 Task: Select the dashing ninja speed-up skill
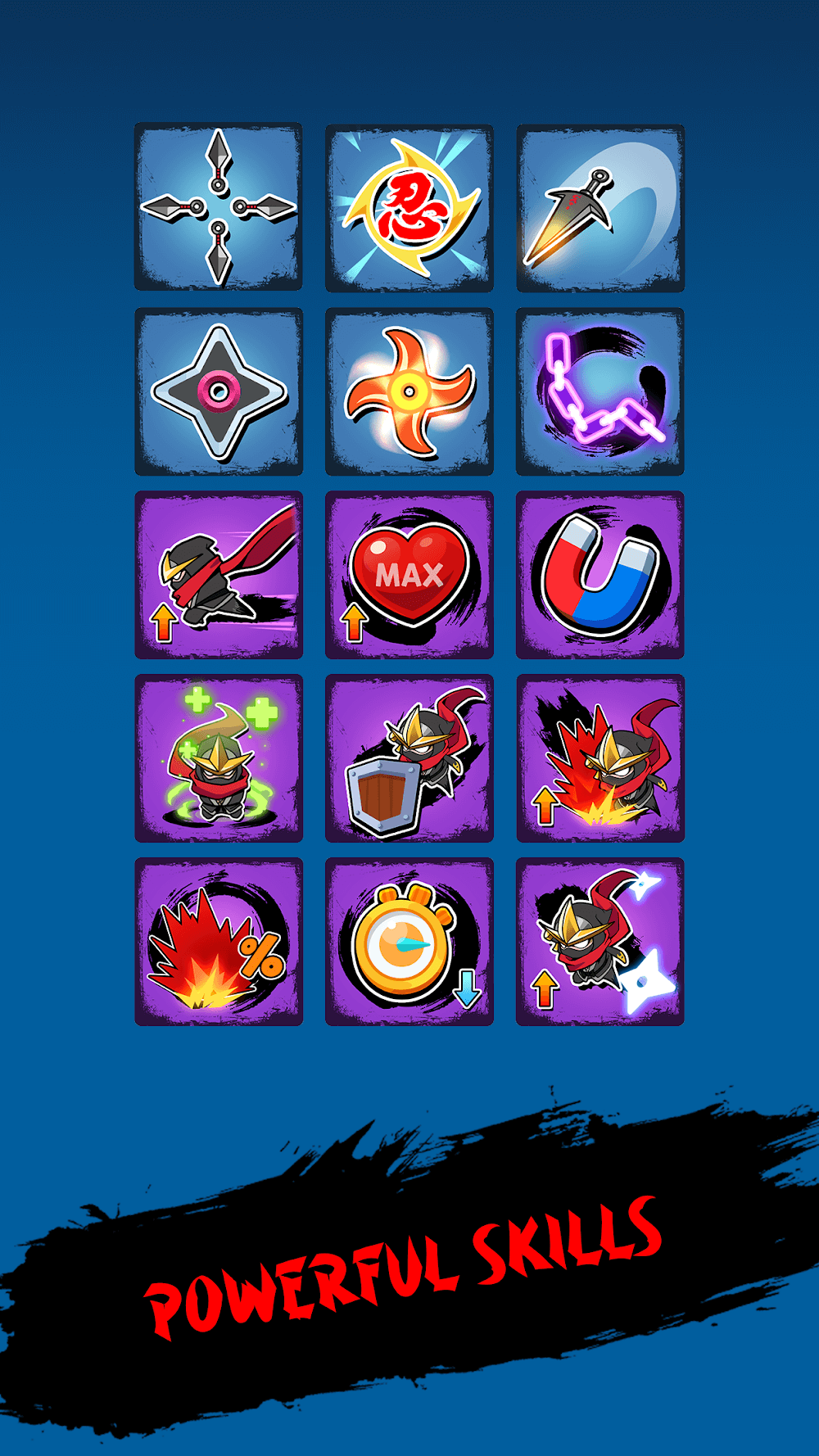point(219,575)
